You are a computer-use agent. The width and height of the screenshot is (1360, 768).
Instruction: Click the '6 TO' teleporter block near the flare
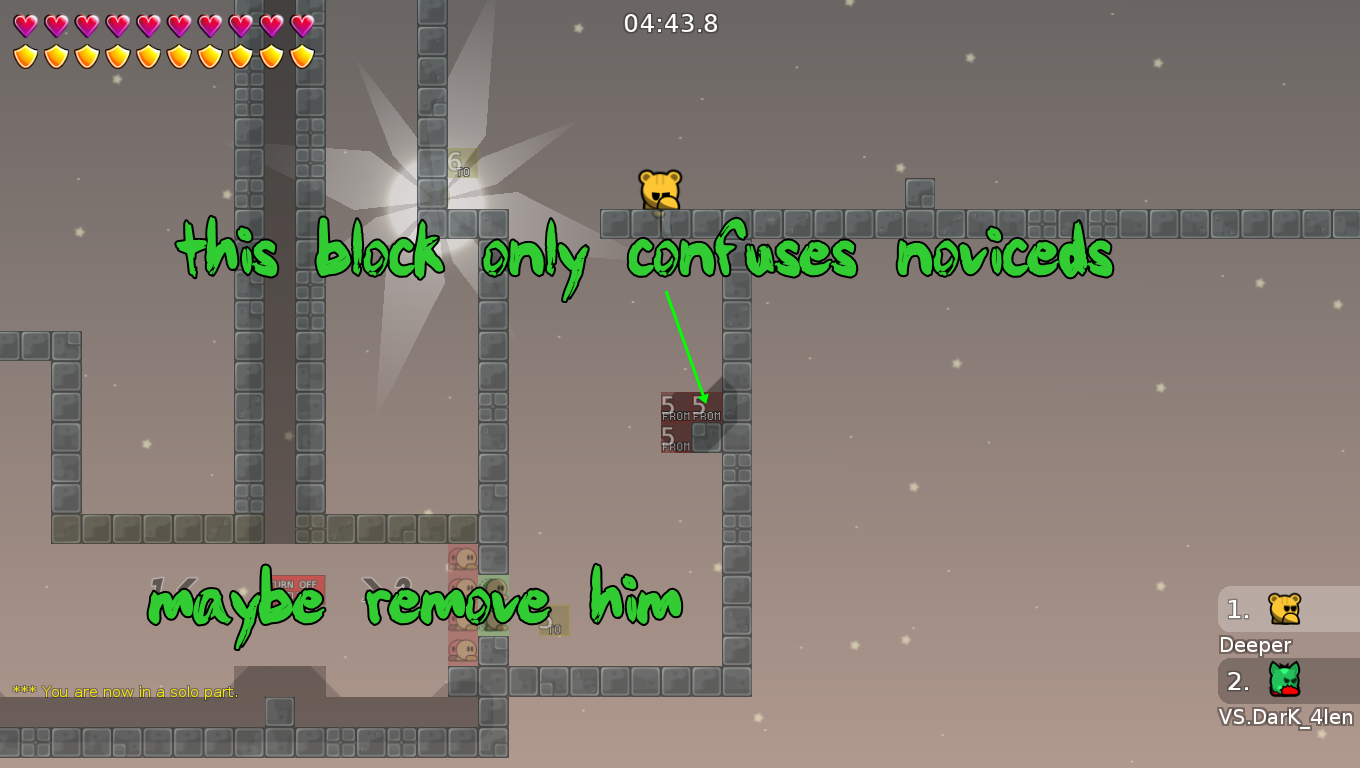pos(462,165)
